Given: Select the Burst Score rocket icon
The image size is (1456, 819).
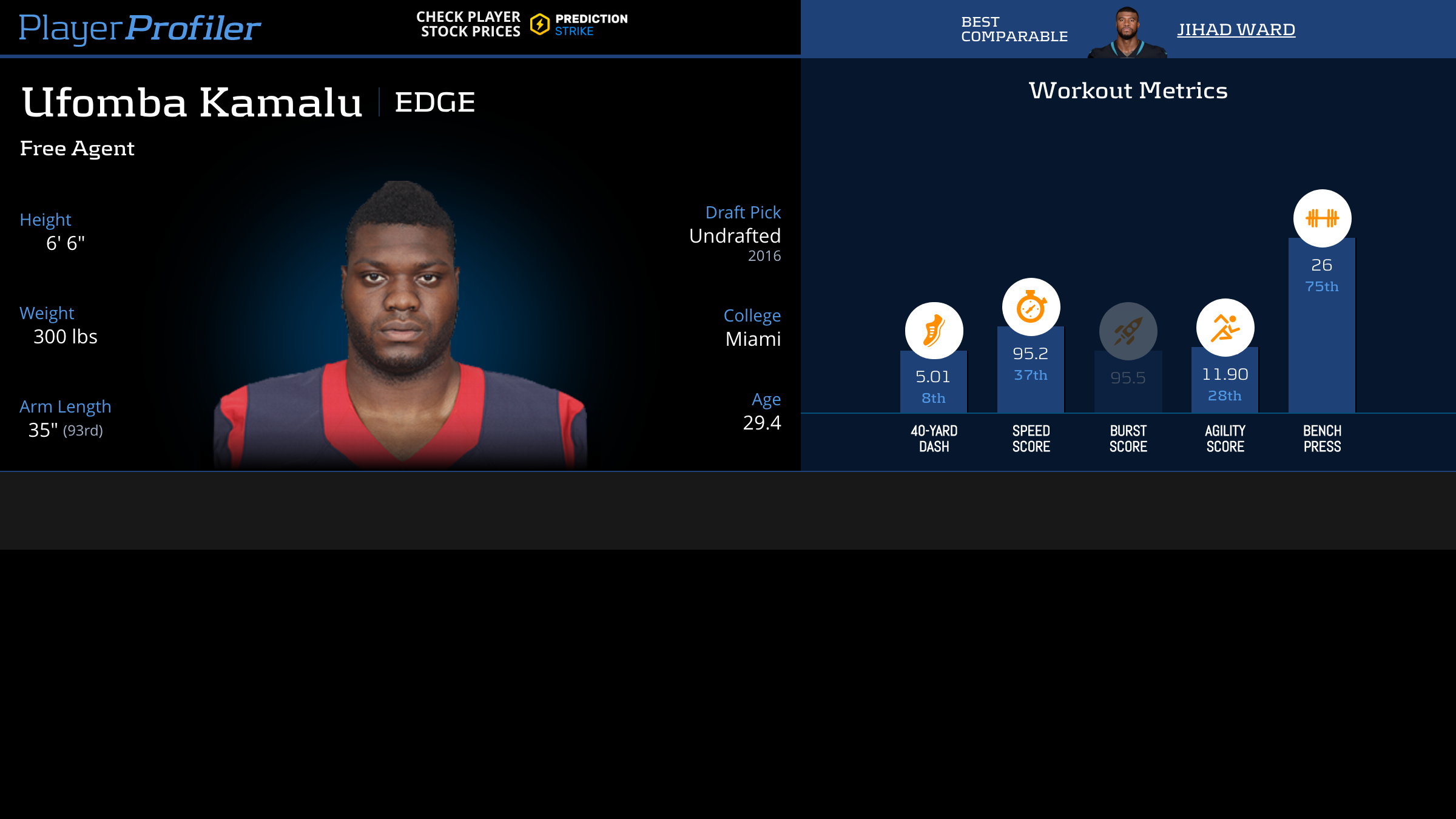Looking at the screenshot, I should [x=1128, y=331].
